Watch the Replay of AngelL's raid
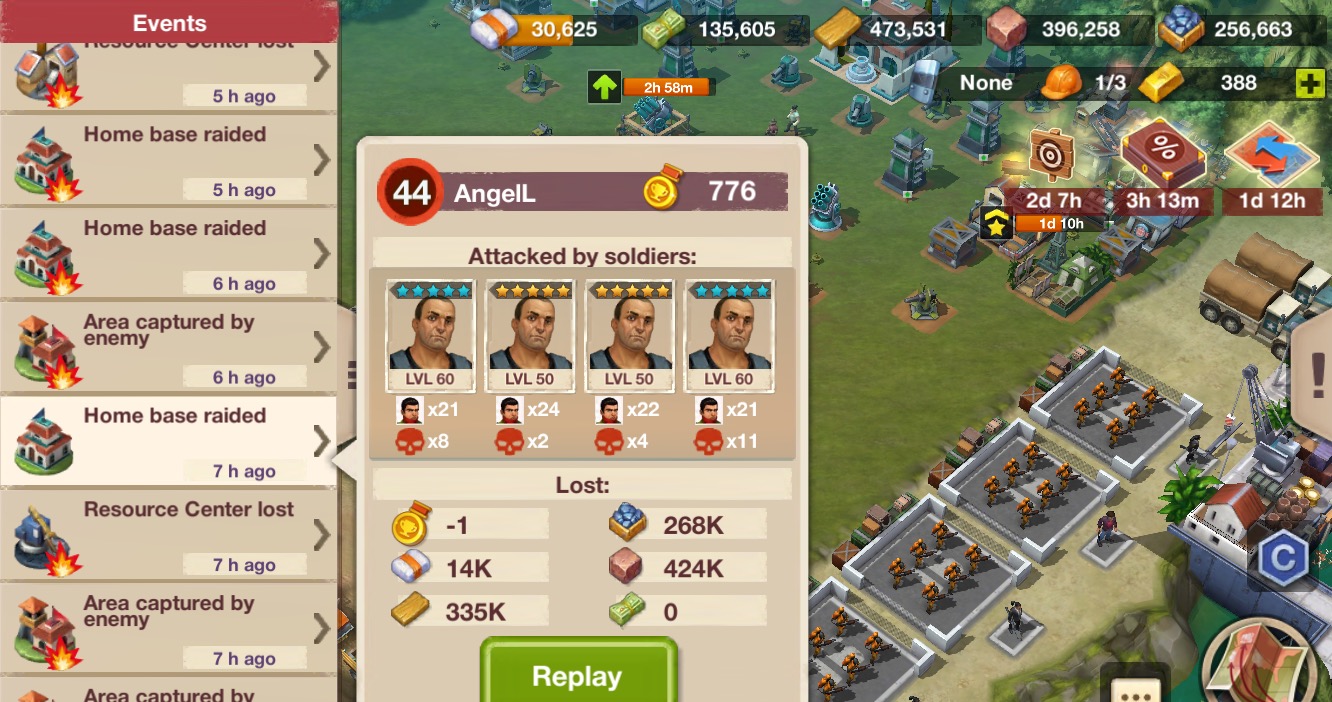 [577, 675]
